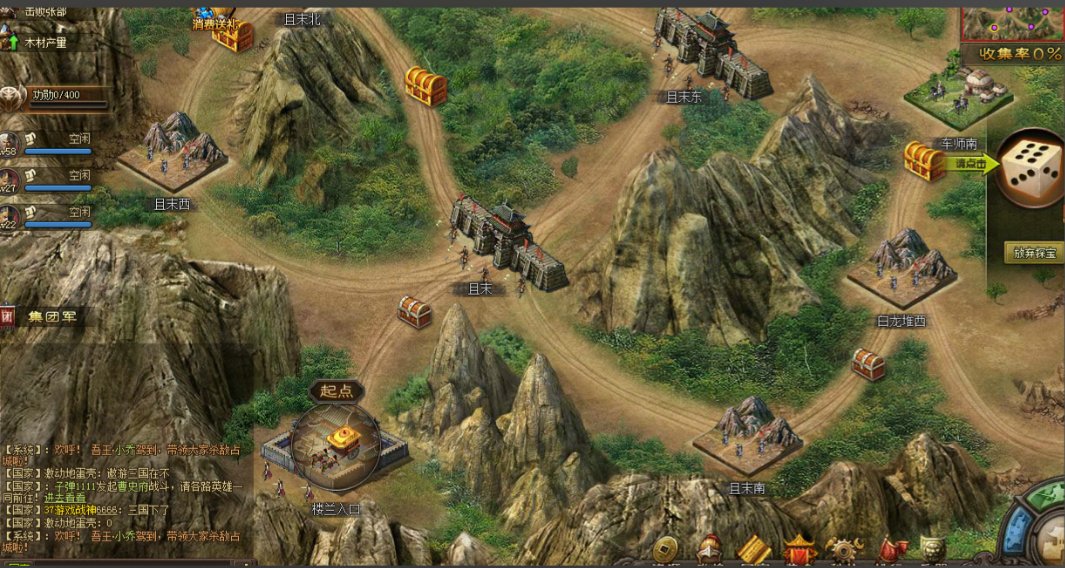
Task: Click the 木材产量 buff entry
Action: tap(45, 43)
